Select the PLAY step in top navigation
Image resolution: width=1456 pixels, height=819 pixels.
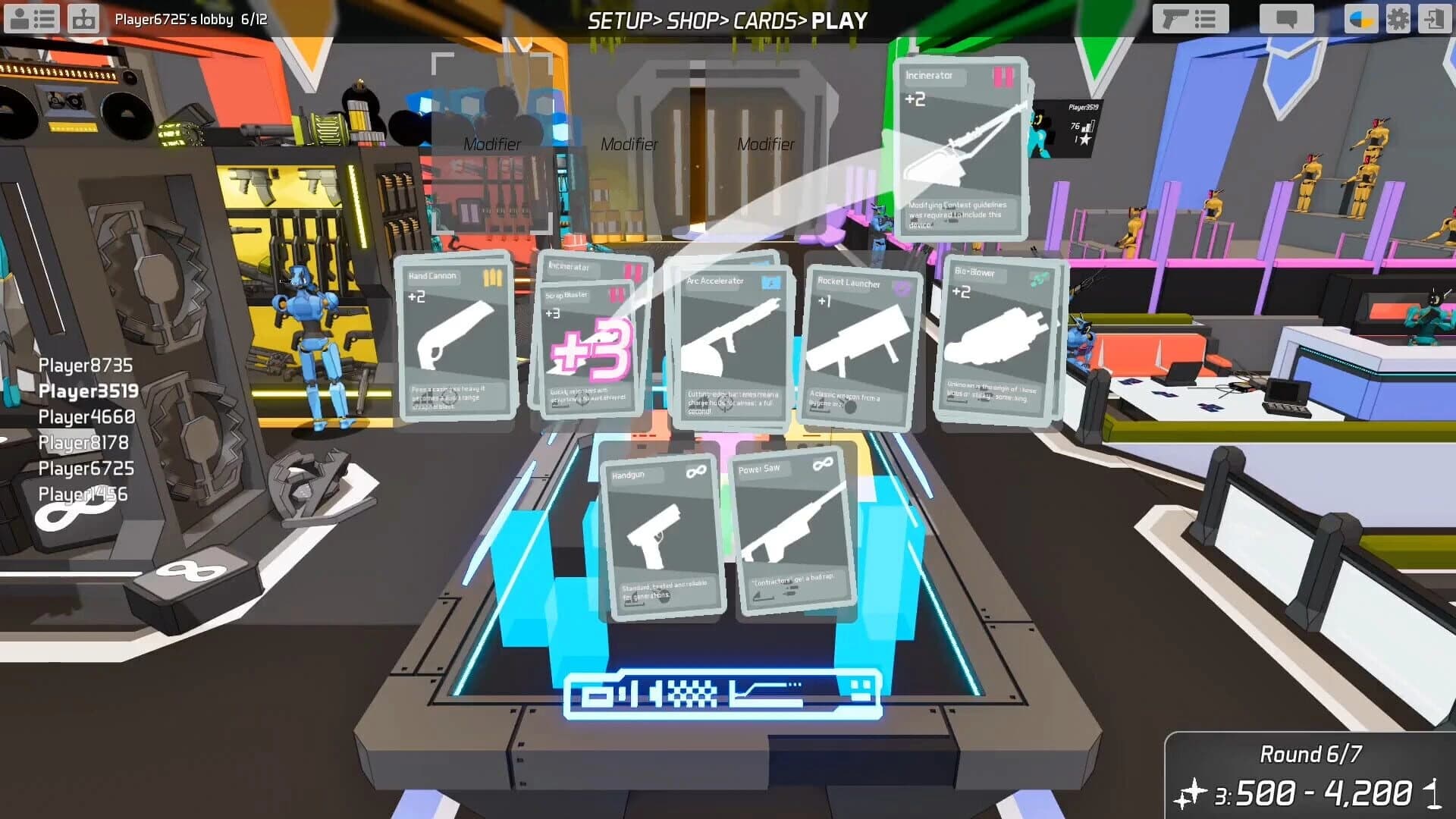(838, 20)
